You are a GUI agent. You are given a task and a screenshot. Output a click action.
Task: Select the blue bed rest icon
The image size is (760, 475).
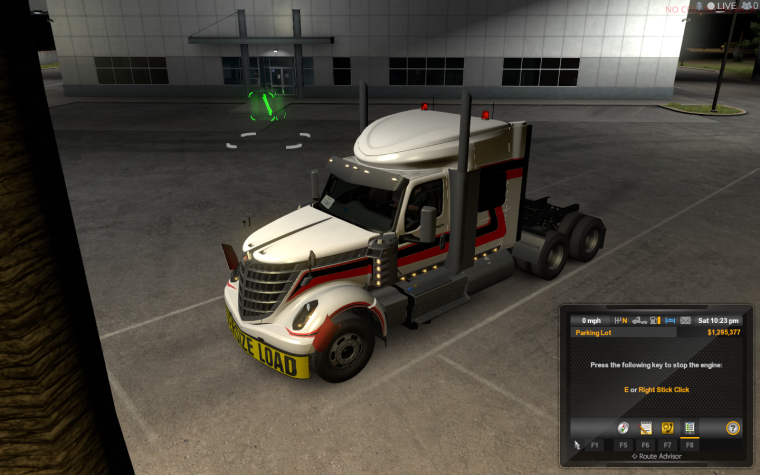click(x=670, y=321)
